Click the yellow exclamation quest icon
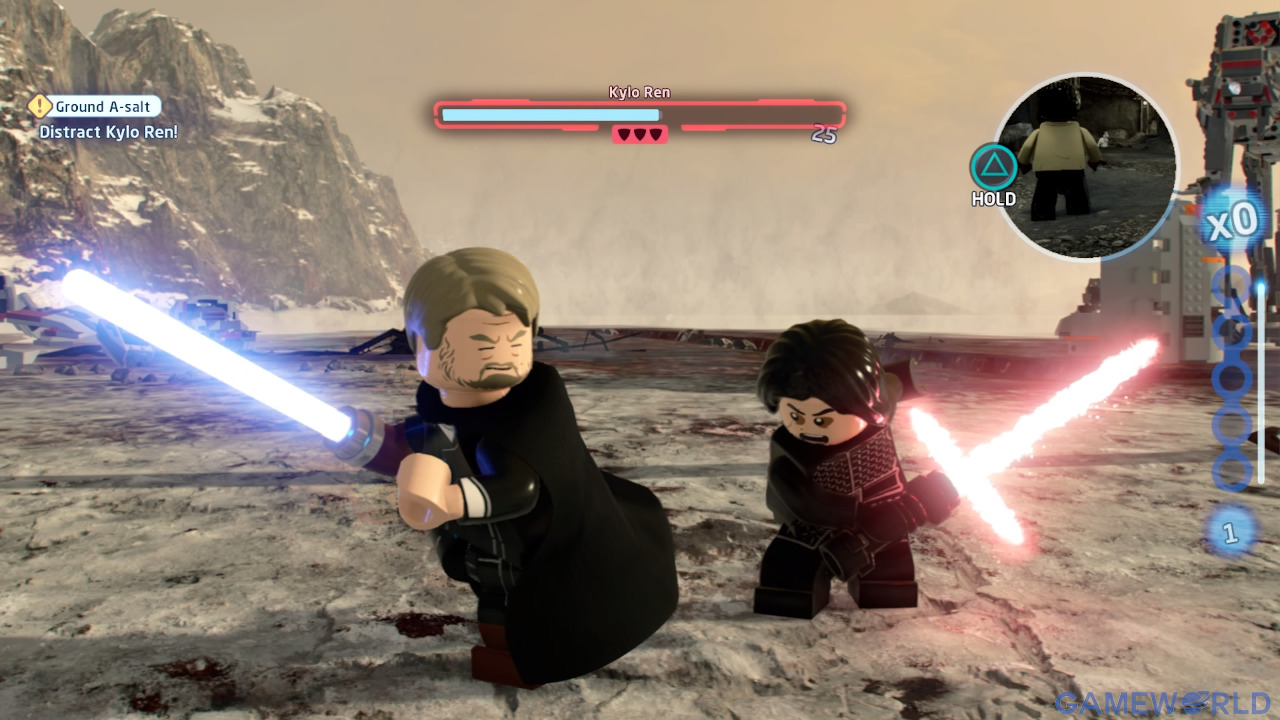 [39, 106]
